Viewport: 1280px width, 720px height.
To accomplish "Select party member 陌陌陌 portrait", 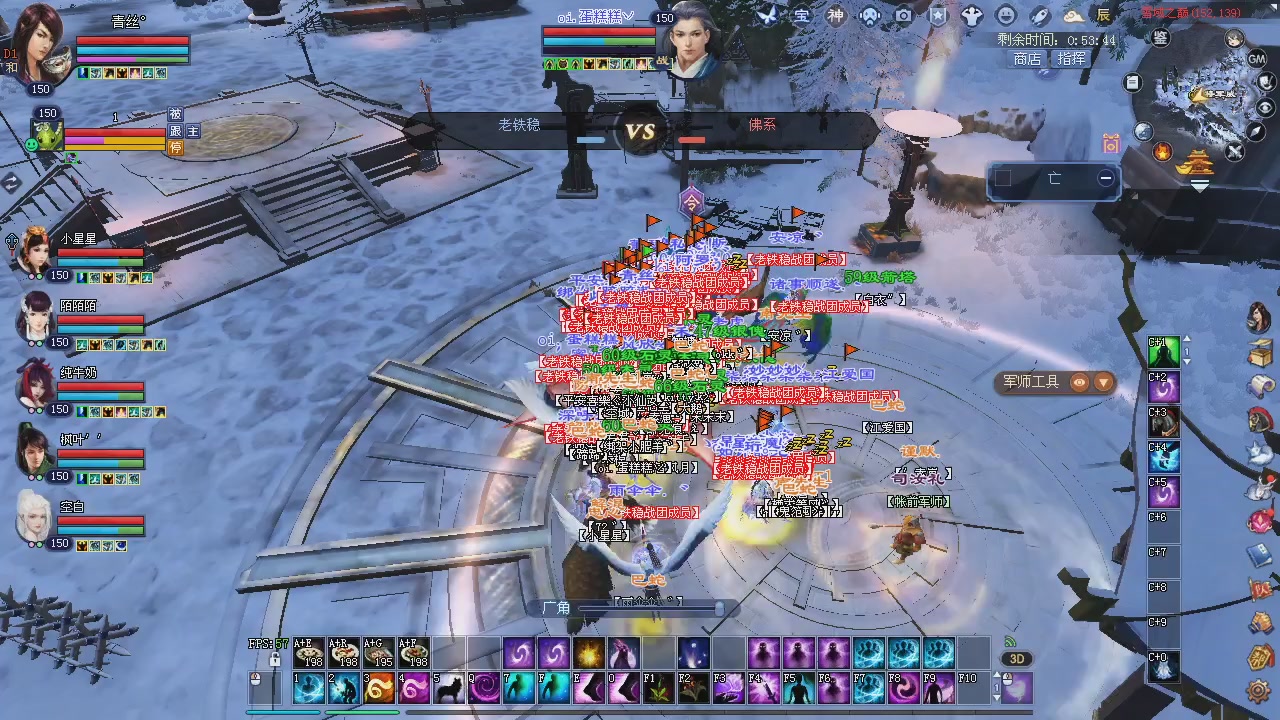I will pos(36,316).
